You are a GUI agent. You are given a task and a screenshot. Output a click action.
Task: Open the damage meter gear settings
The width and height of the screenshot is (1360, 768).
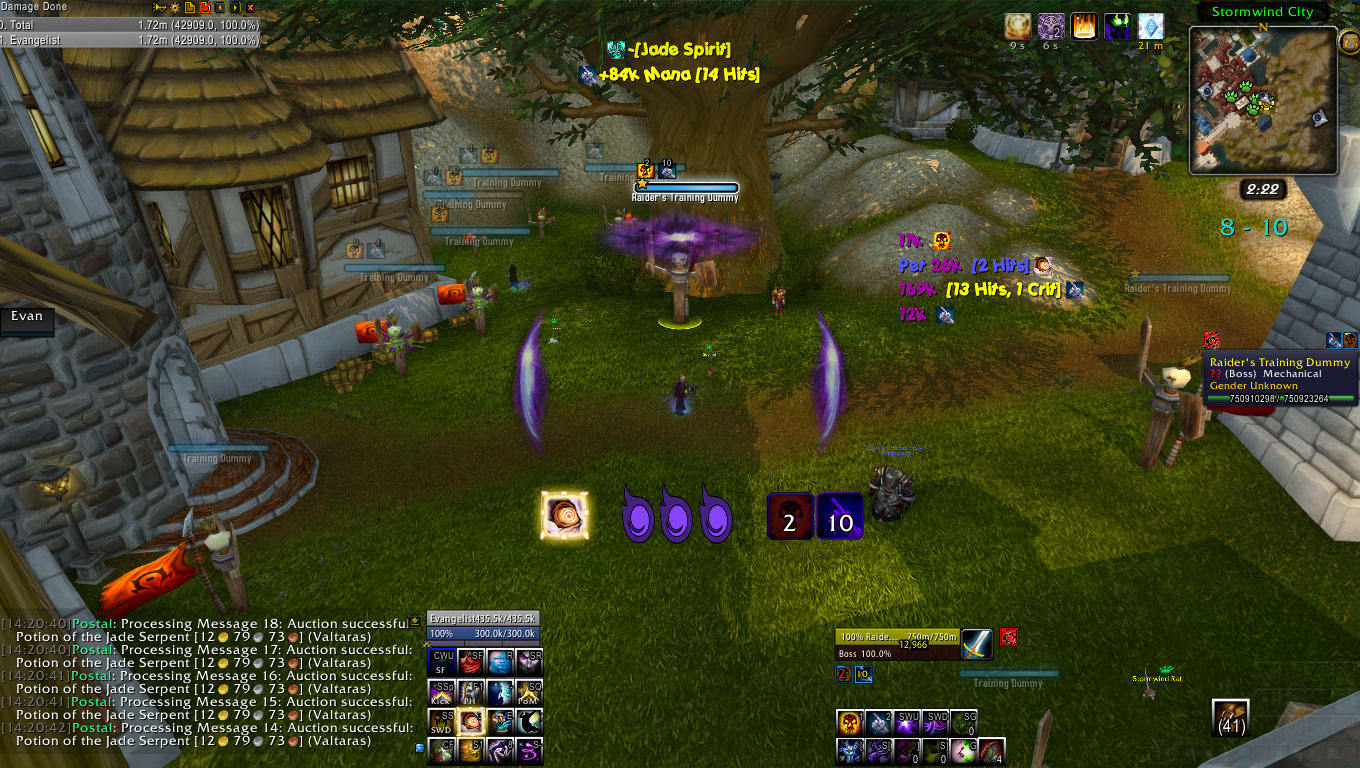pos(174,7)
